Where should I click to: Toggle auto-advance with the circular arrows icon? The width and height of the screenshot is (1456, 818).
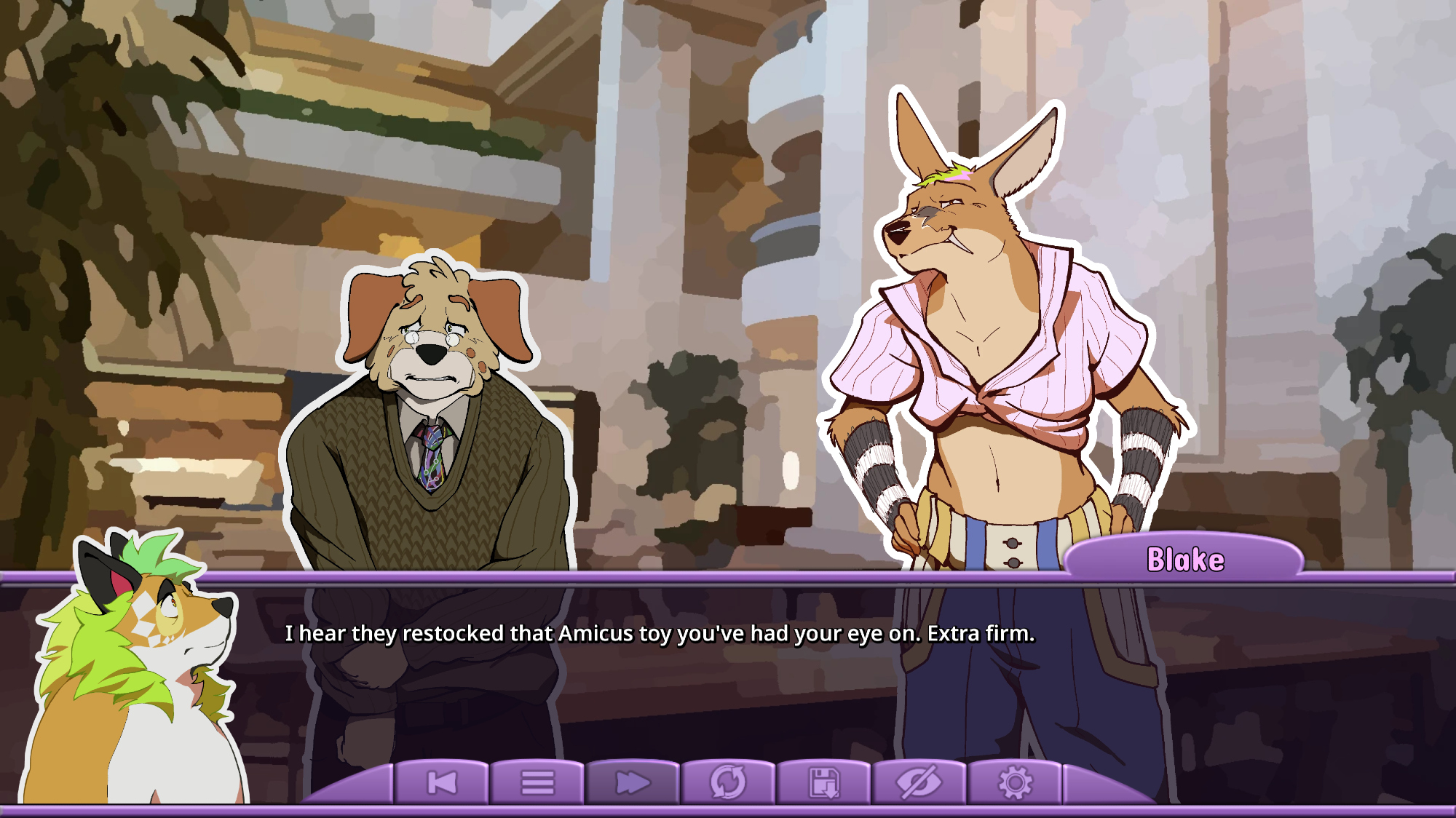tap(728, 783)
